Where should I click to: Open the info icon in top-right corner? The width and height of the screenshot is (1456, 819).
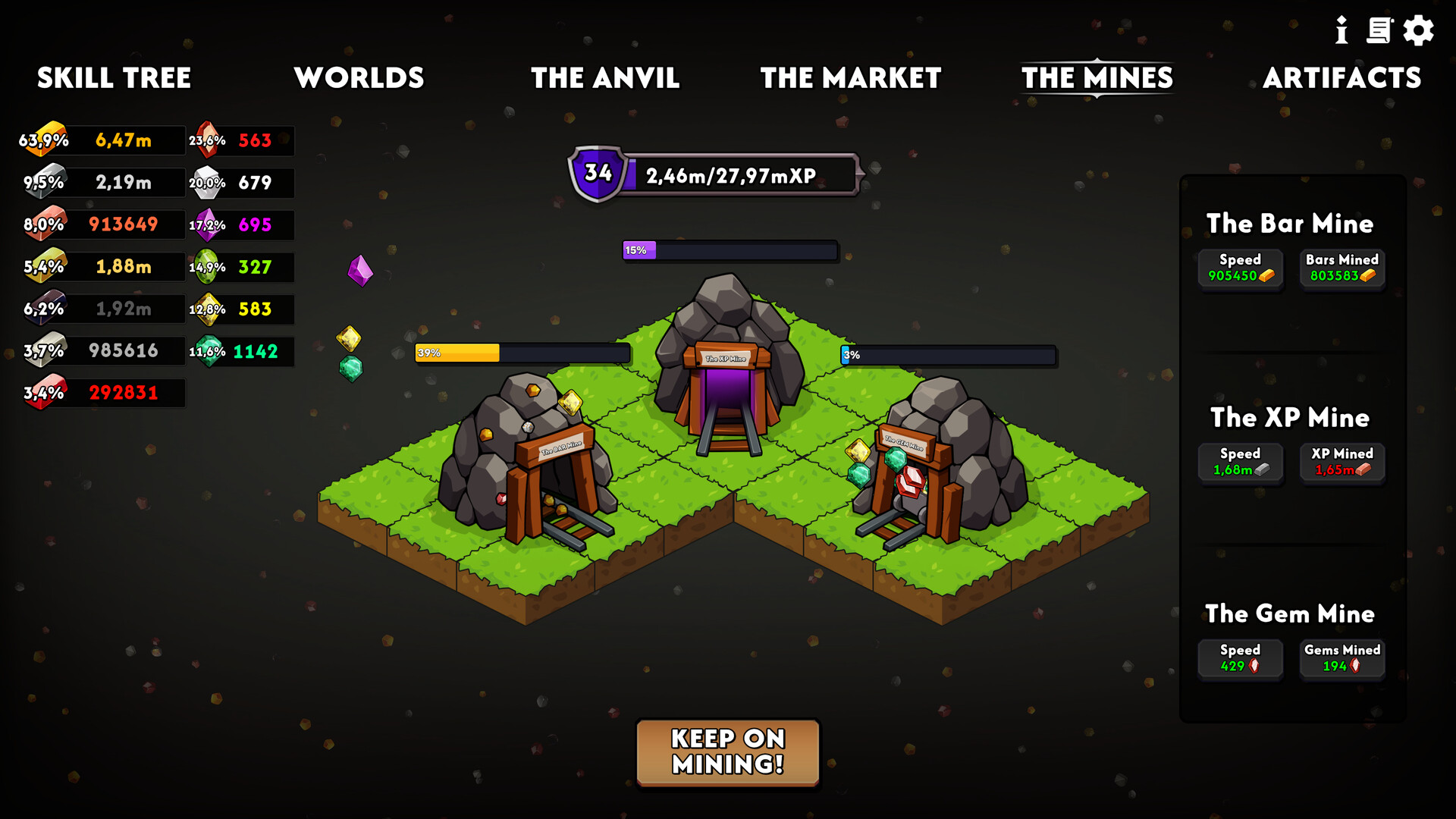[1342, 31]
